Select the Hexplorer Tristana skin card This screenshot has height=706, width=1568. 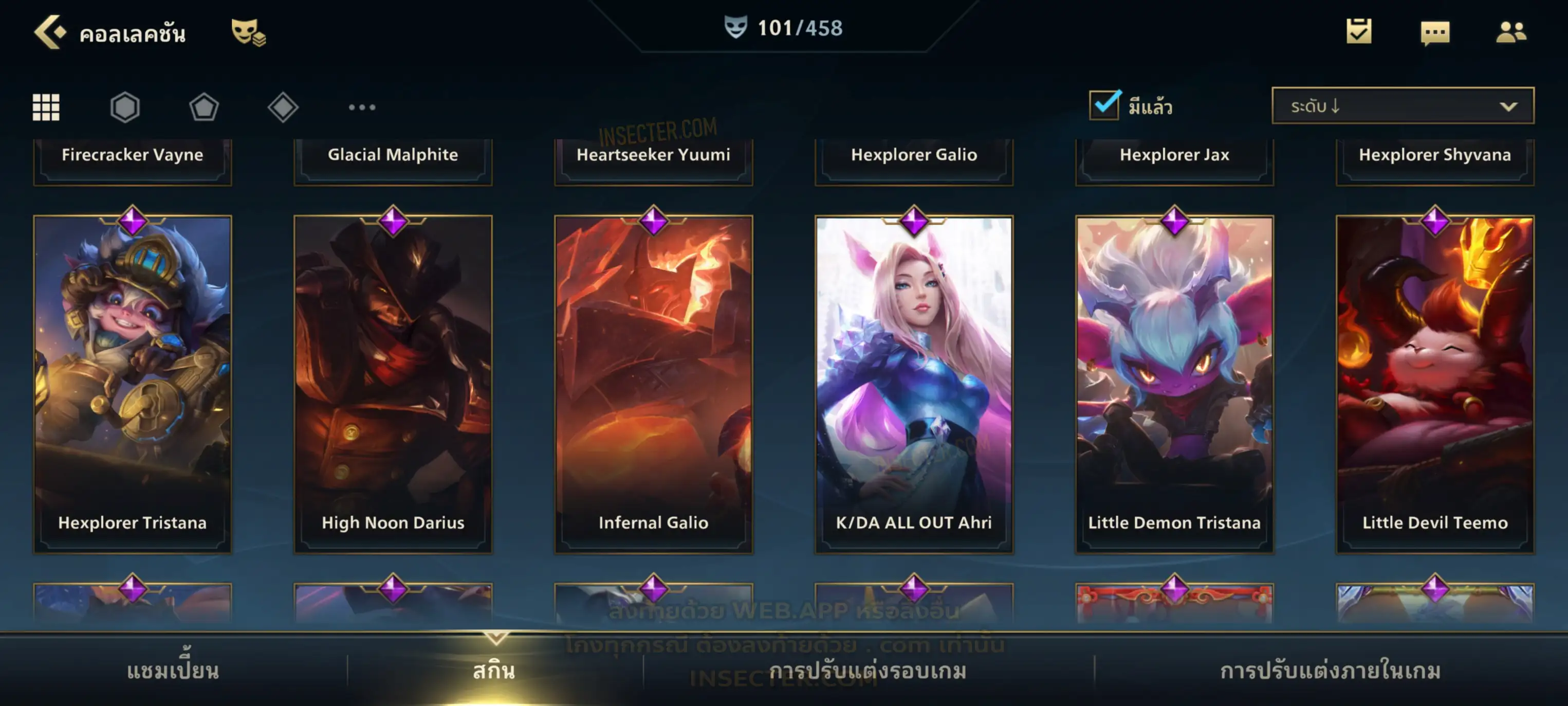click(133, 384)
